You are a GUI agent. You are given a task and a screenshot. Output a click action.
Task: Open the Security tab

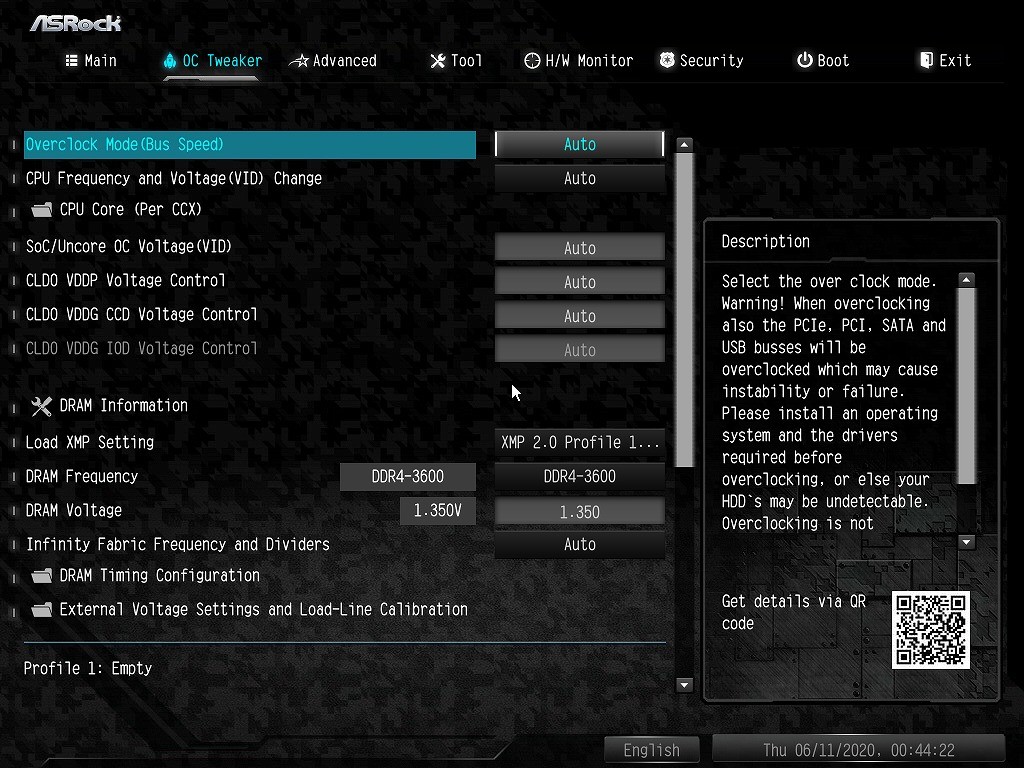tap(701, 61)
